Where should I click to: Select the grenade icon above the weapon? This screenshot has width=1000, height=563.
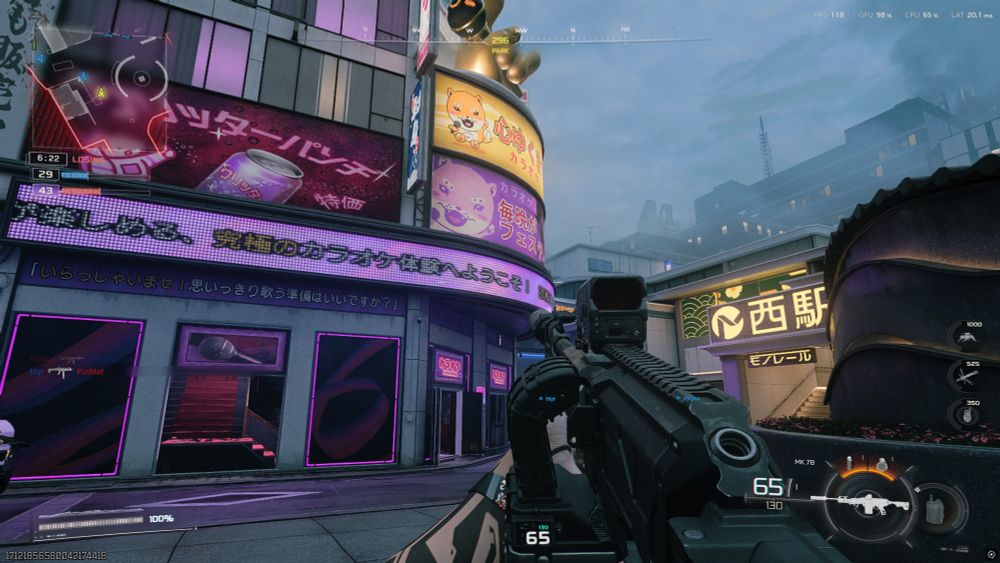(x=880, y=462)
